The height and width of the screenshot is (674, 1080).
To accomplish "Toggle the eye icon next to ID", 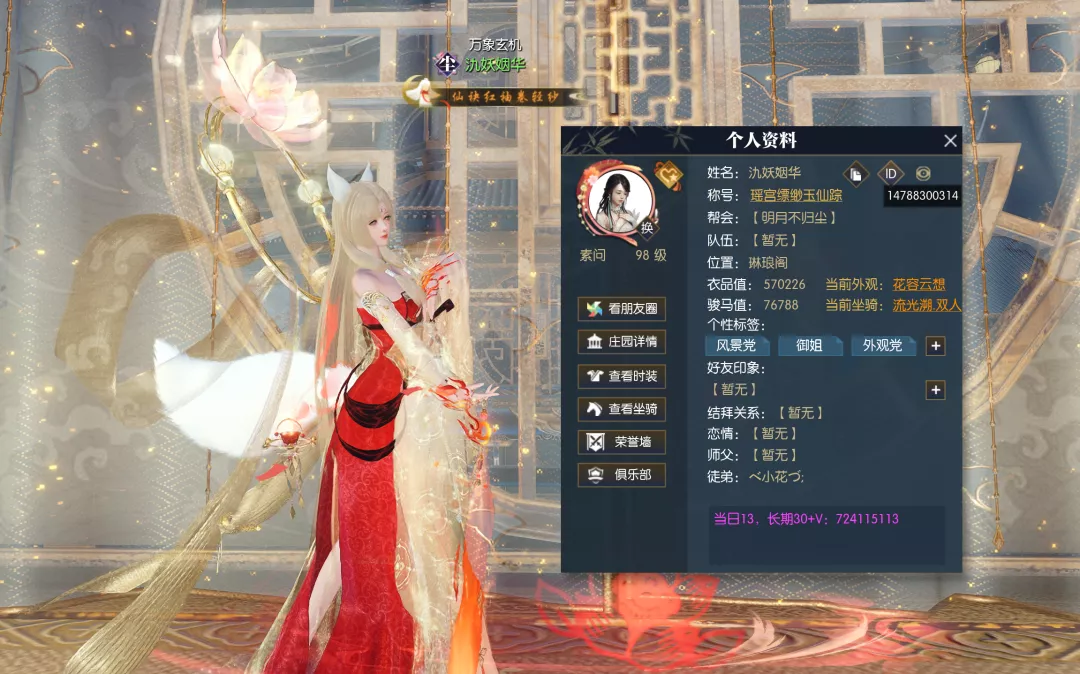I will [923, 173].
